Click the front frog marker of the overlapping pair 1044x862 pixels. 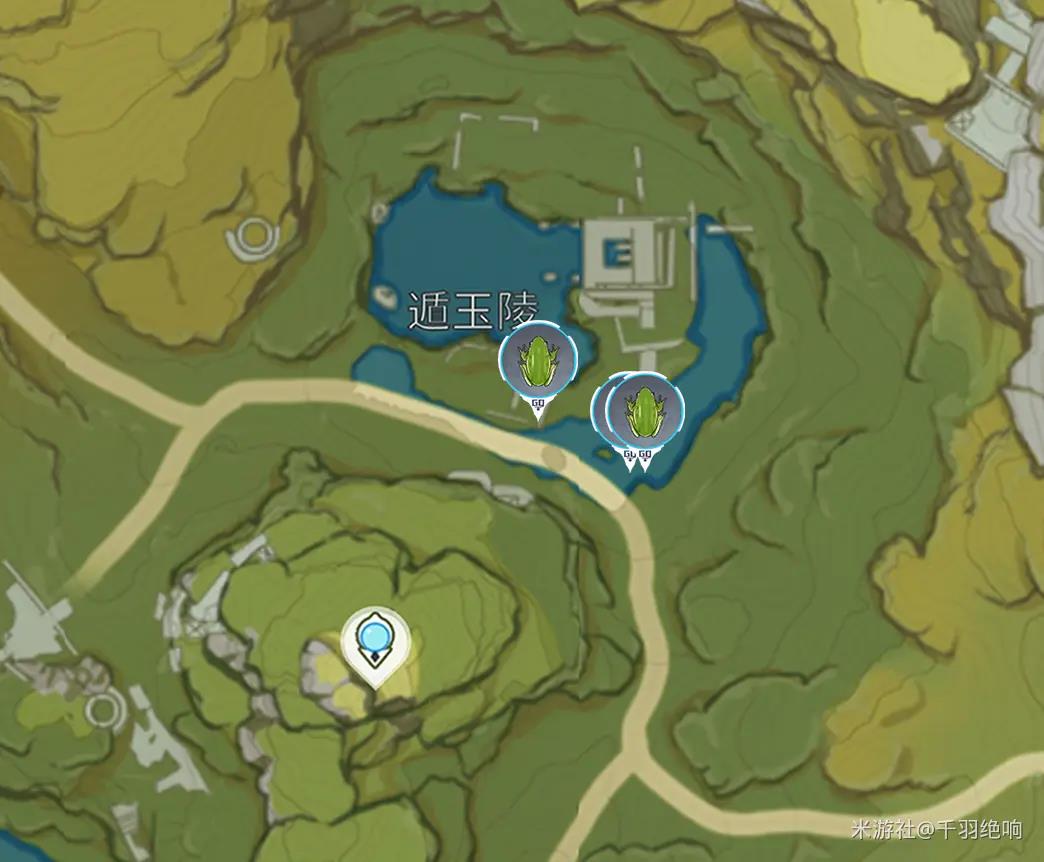[645, 410]
